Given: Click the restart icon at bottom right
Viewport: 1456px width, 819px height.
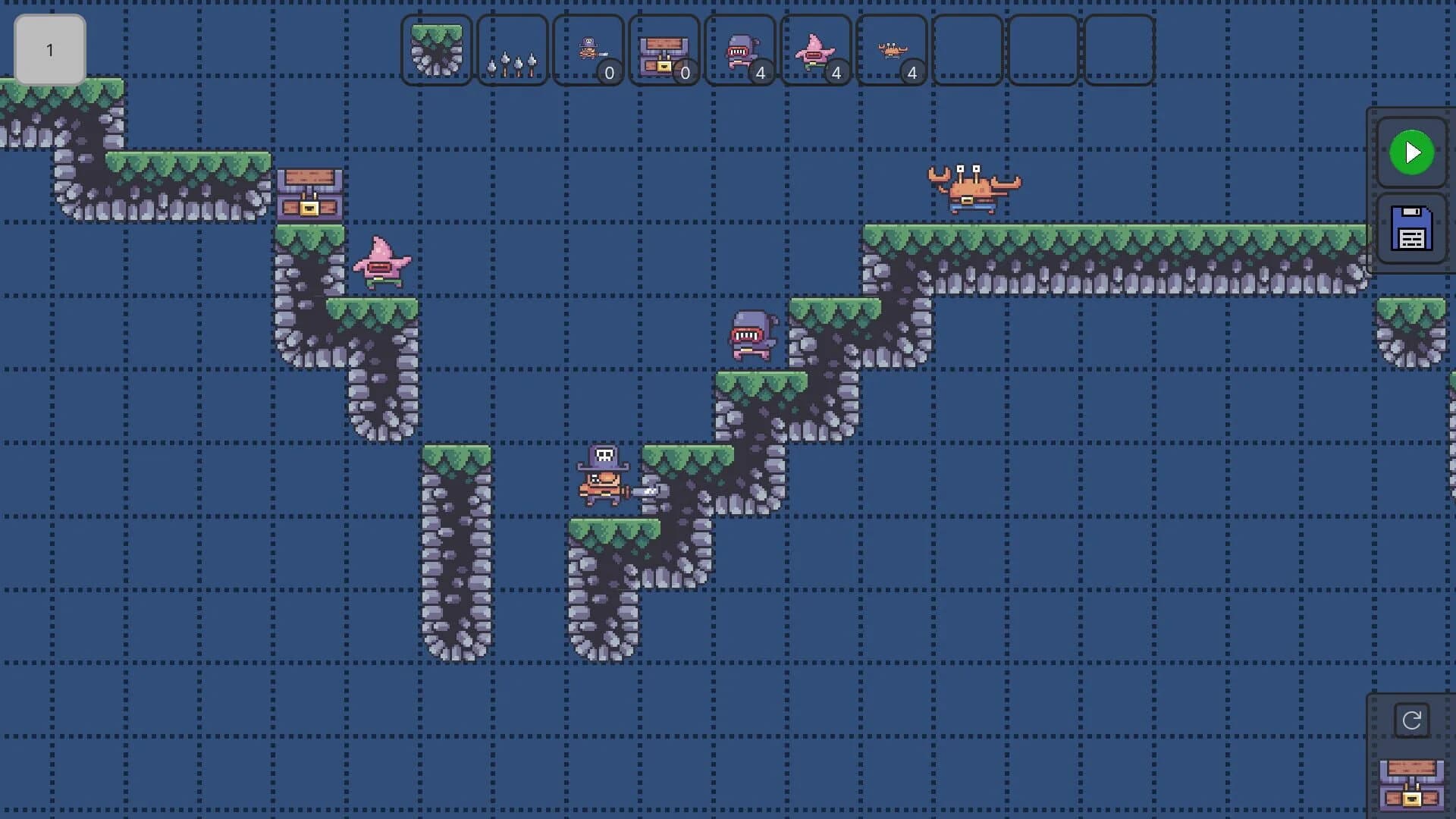Looking at the screenshot, I should (x=1412, y=720).
